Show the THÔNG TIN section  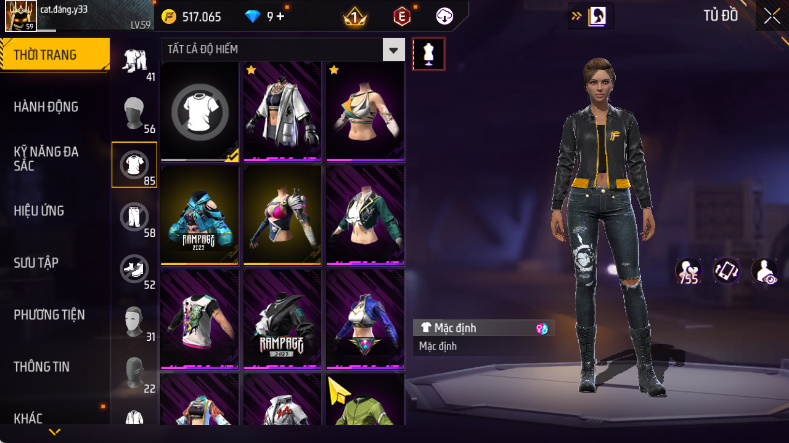pos(41,366)
